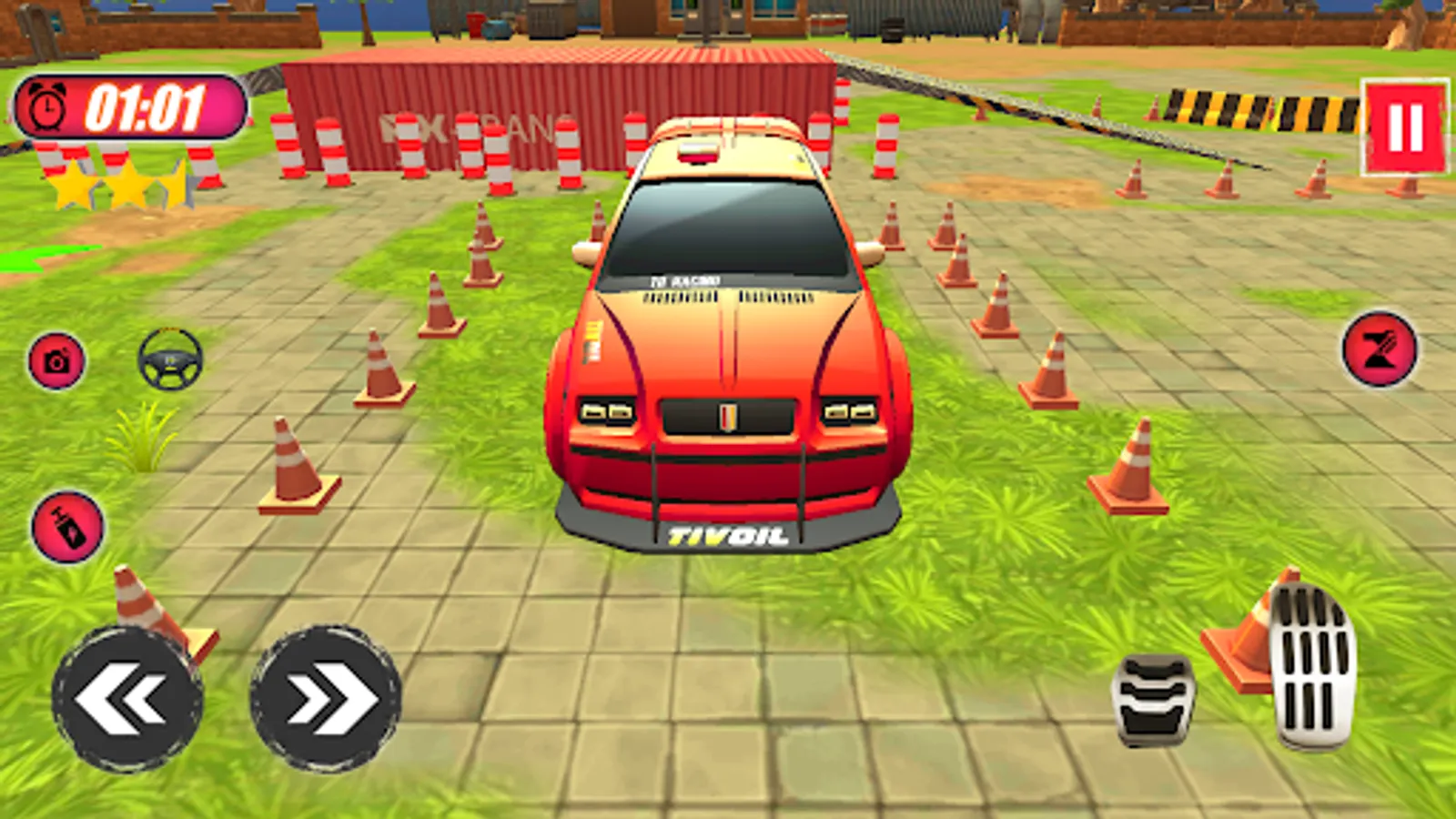Click the alarm clock timer icon
The image size is (1456, 819).
click(x=47, y=107)
